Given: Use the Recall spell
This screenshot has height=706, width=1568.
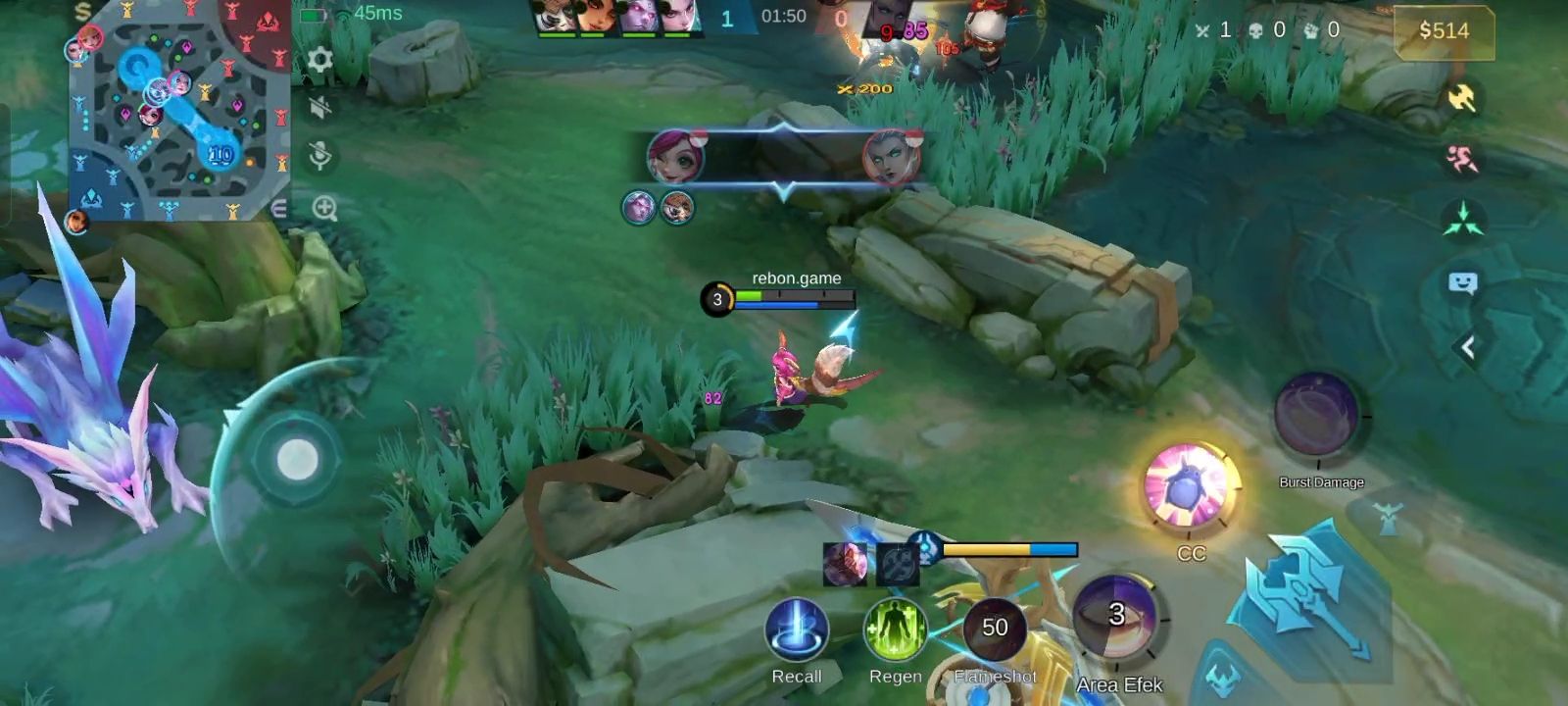Looking at the screenshot, I should click(x=797, y=630).
